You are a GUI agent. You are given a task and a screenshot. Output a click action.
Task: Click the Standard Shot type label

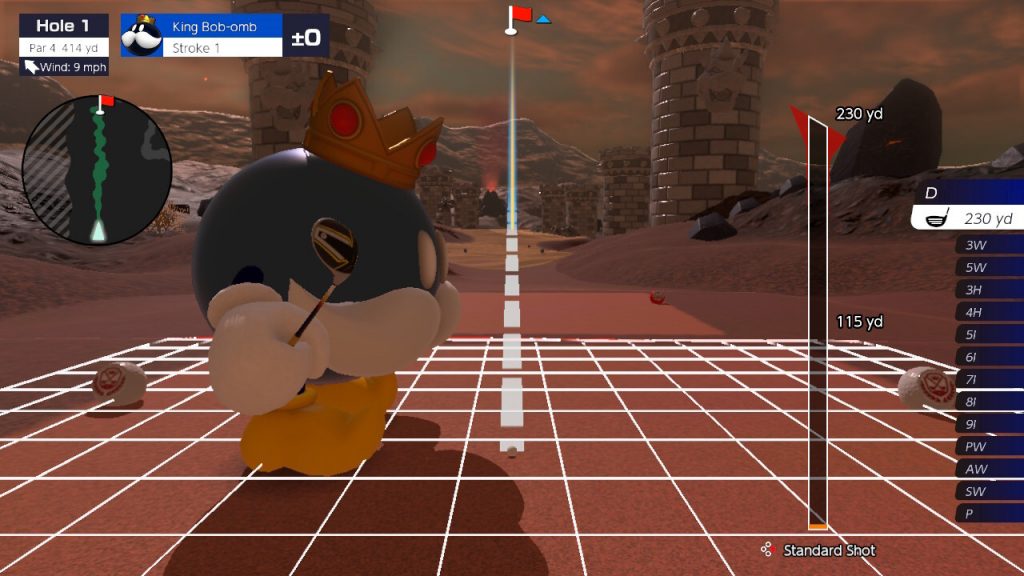828,550
